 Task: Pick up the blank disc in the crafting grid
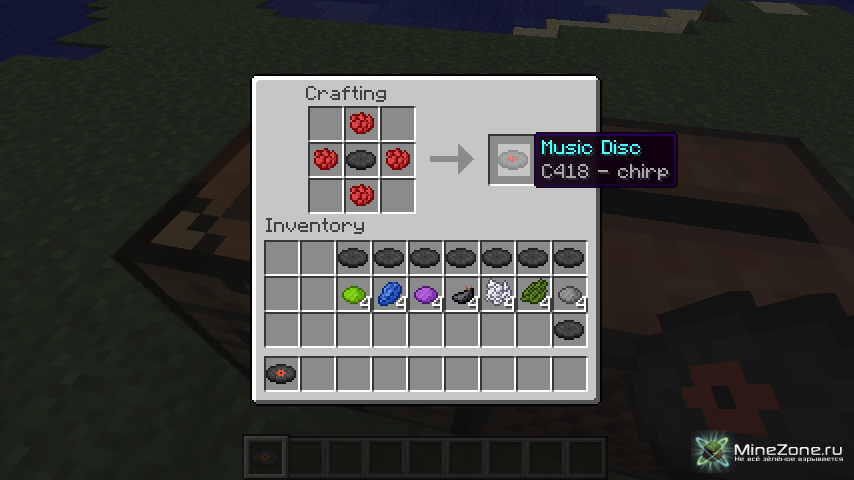[x=361, y=159]
